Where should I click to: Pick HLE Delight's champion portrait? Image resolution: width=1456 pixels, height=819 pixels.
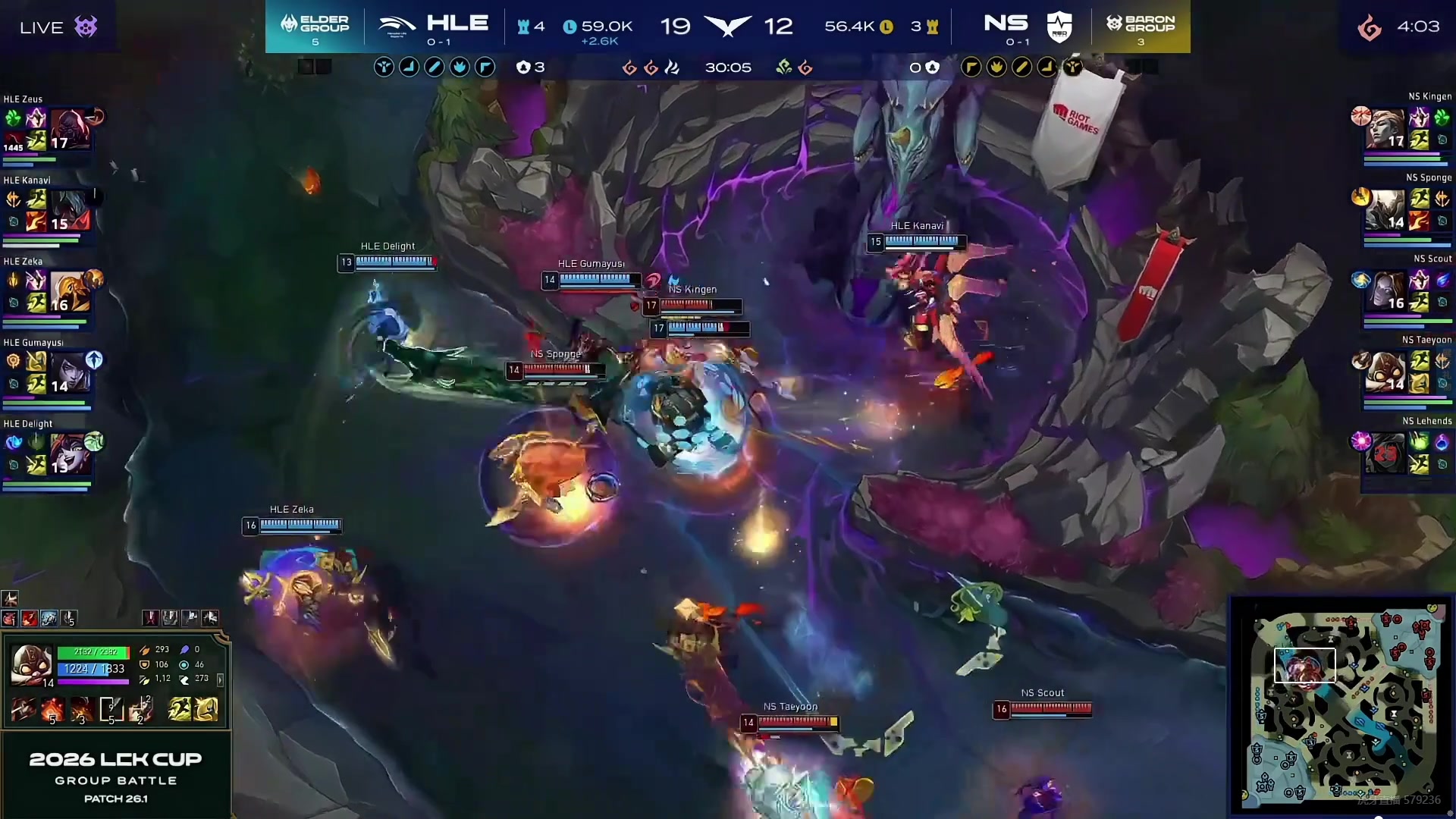pos(70,453)
